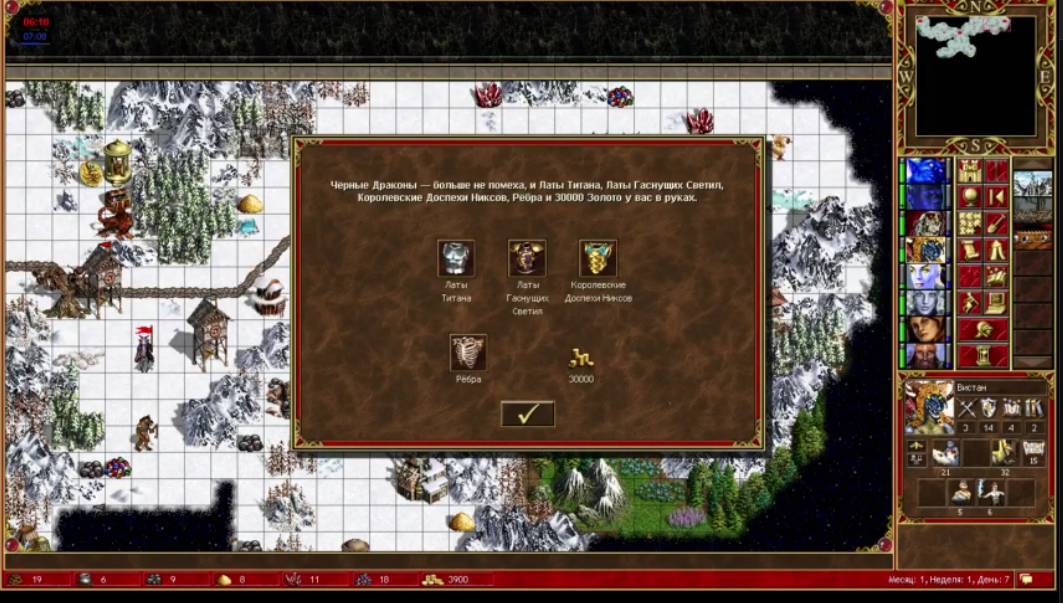Confirm the reward dialog with the checkmark
The height and width of the screenshot is (603, 1063).
(x=527, y=414)
